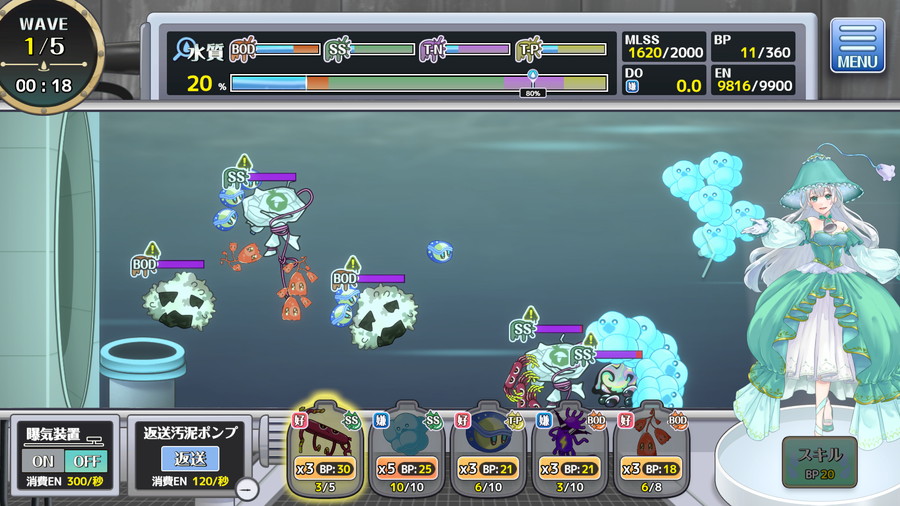
Task: Activate the 返送 sludge return pump button
Action: coord(189,459)
